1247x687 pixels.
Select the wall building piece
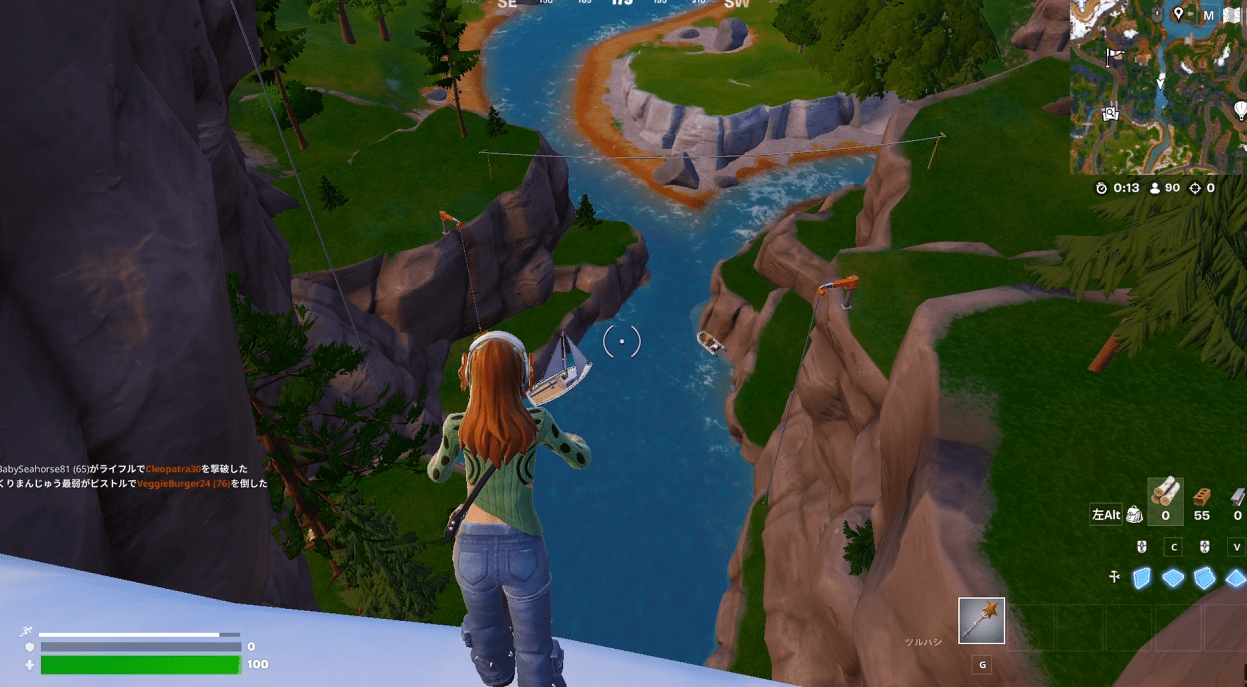[1141, 578]
